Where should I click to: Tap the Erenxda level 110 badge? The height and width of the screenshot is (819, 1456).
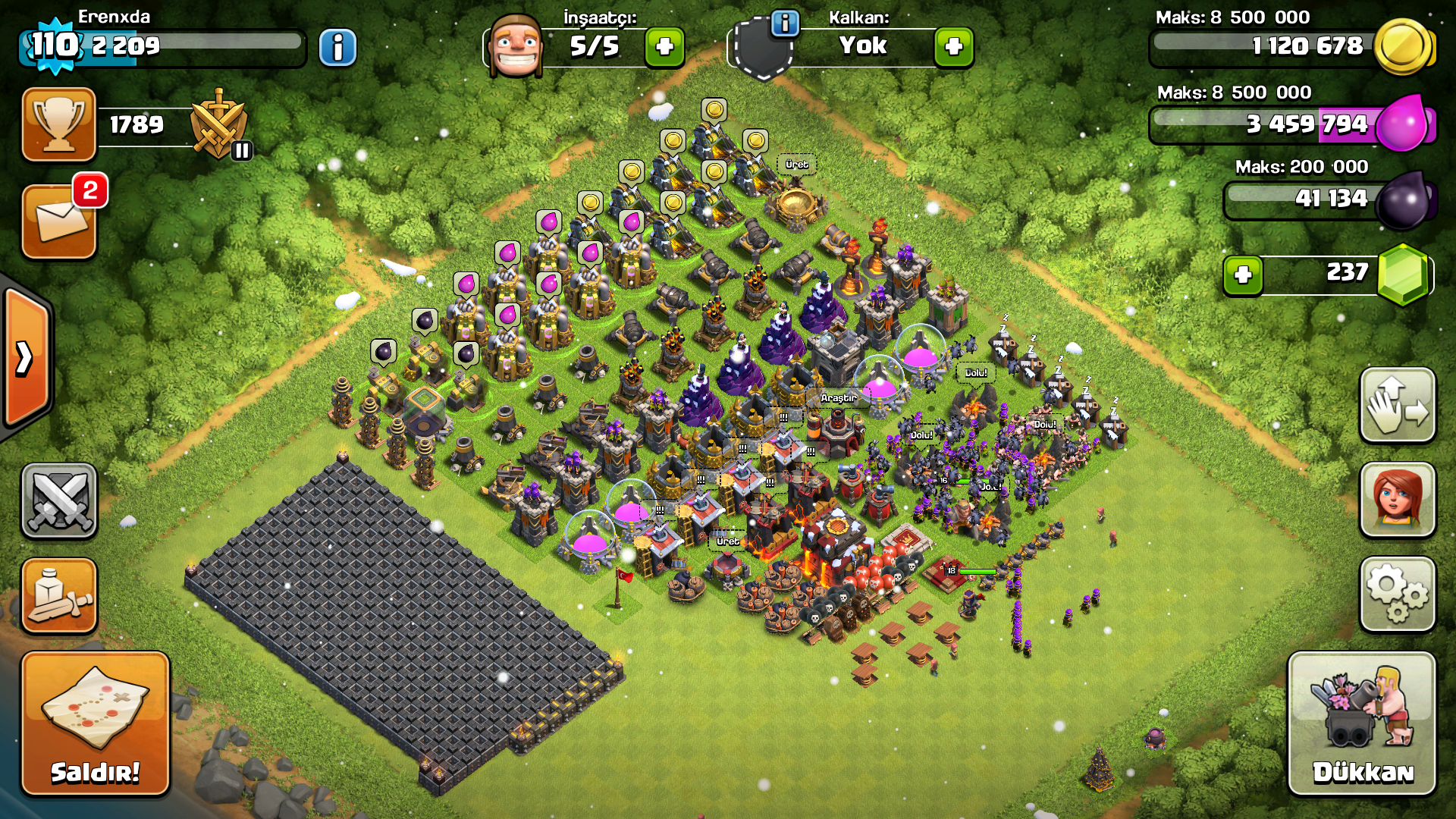(55, 45)
